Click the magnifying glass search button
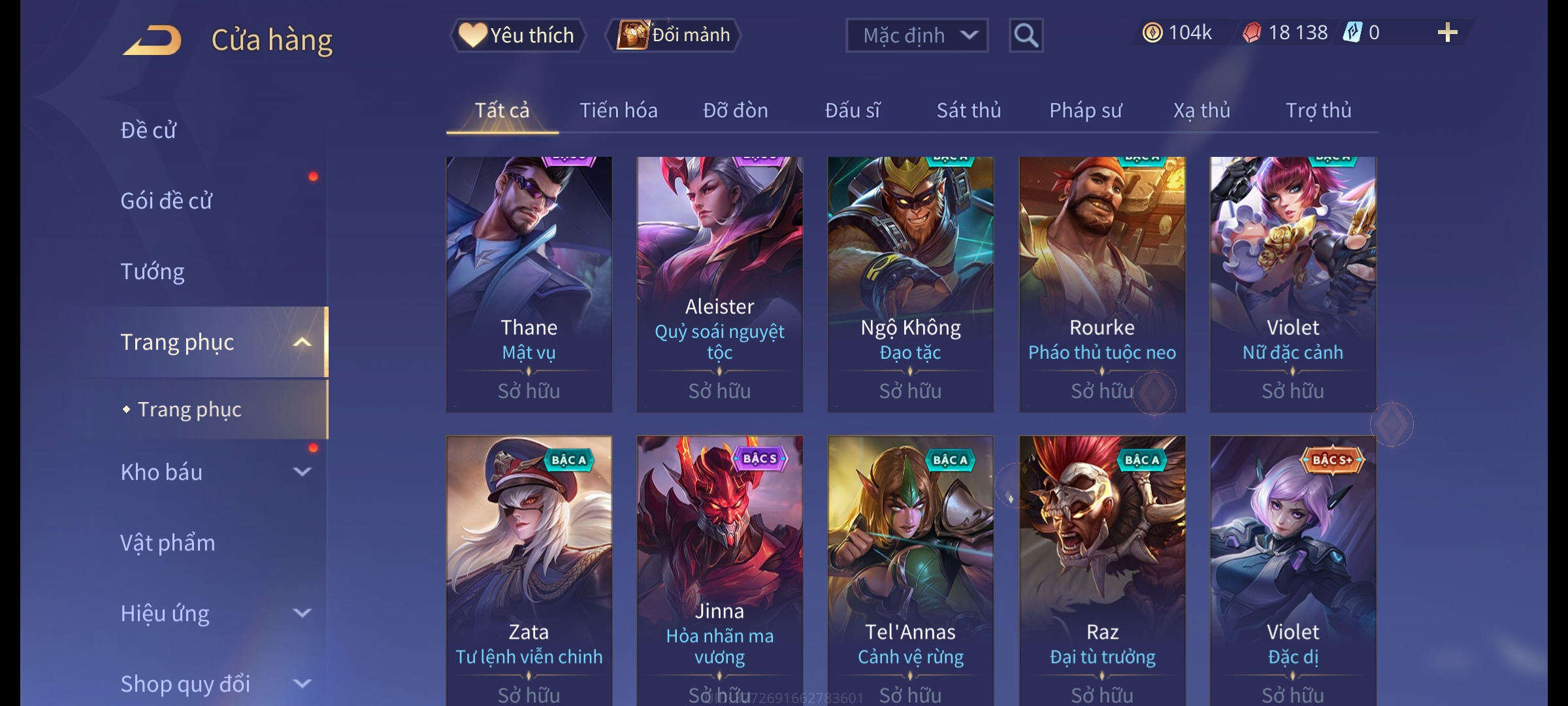This screenshot has height=706, width=1568. pyautogui.click(x=1026, y=35)
